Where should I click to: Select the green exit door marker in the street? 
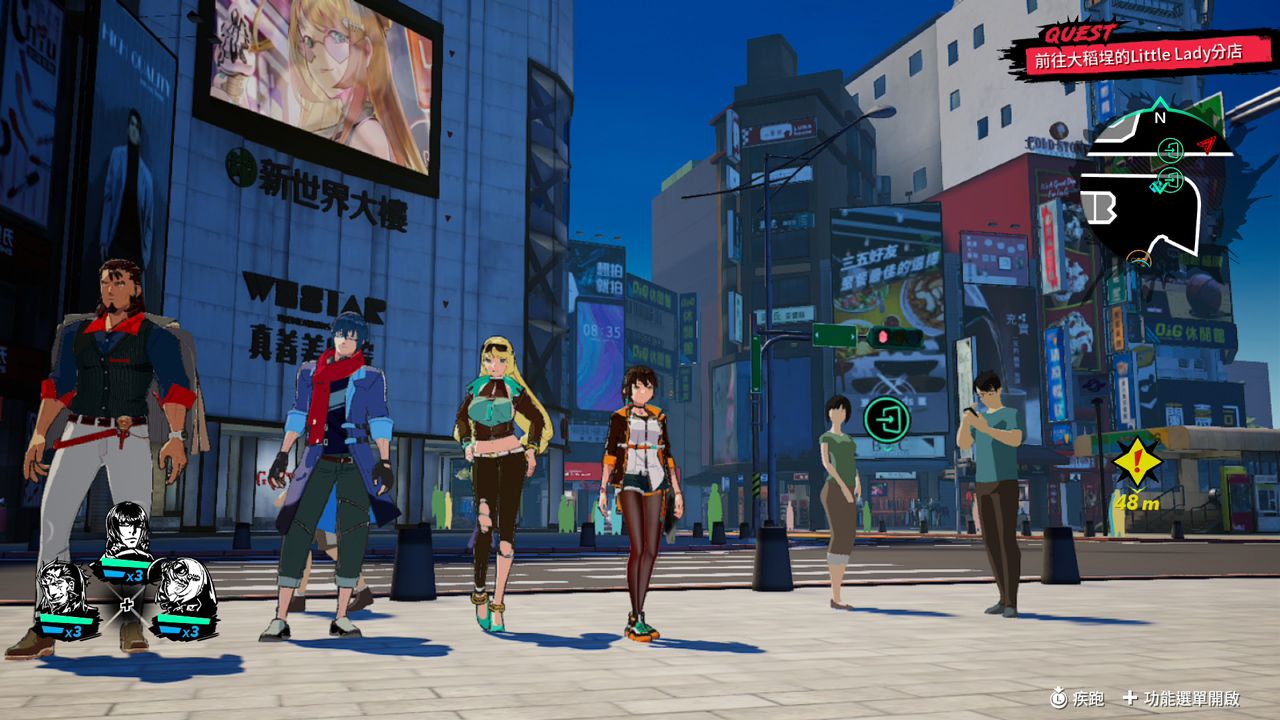[885, 417]
